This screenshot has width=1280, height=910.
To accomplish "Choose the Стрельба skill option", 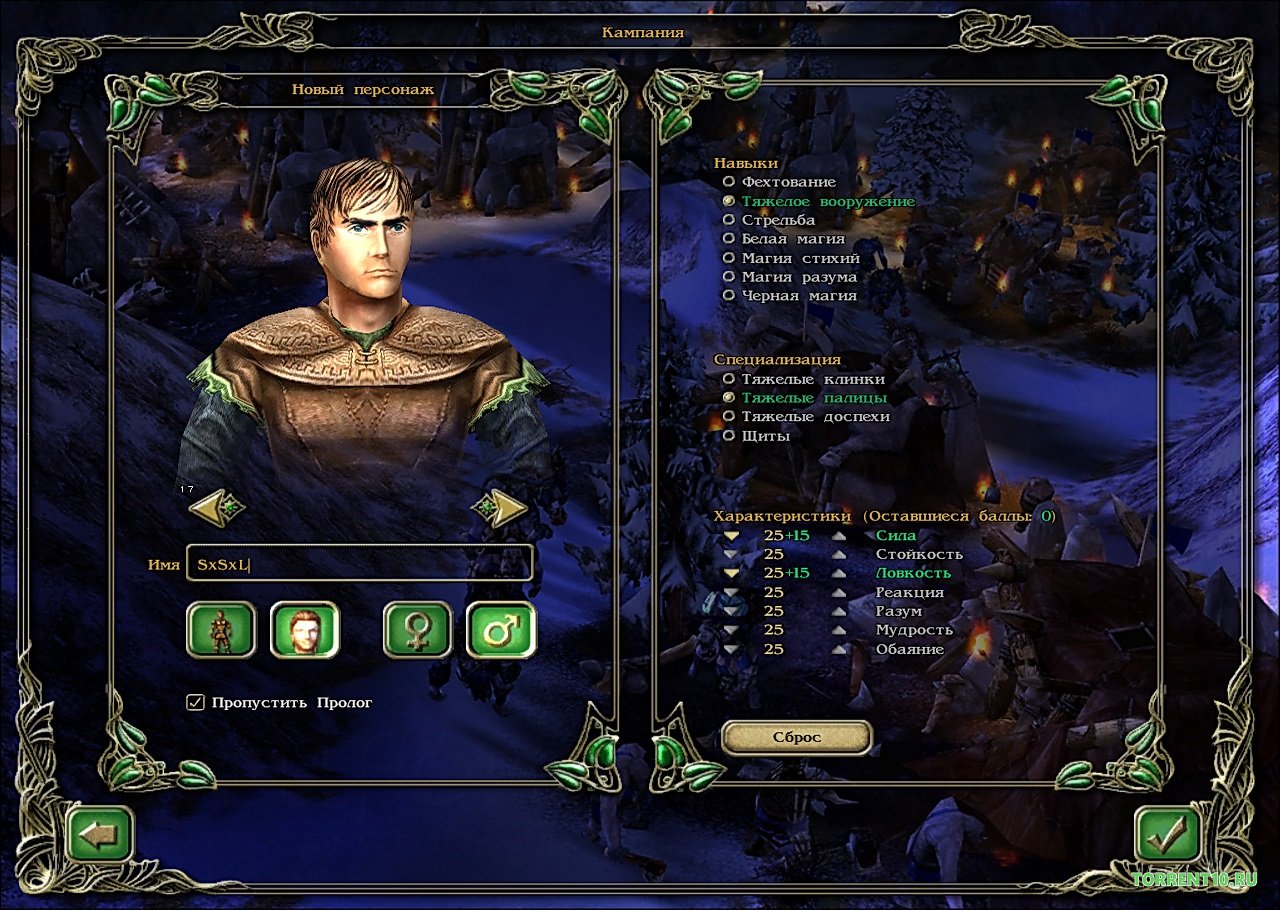I will (729, 220).
